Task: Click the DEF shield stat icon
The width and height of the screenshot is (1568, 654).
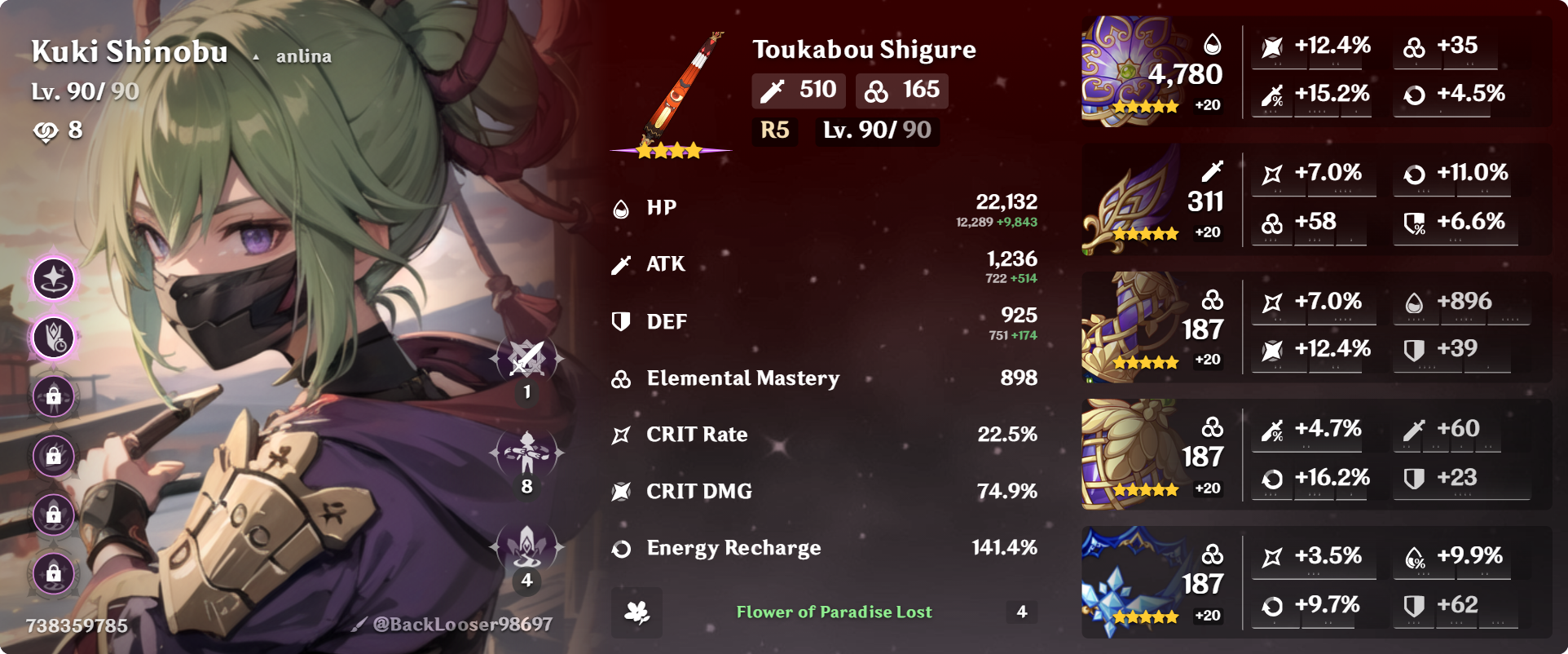Action: (621, 320)
